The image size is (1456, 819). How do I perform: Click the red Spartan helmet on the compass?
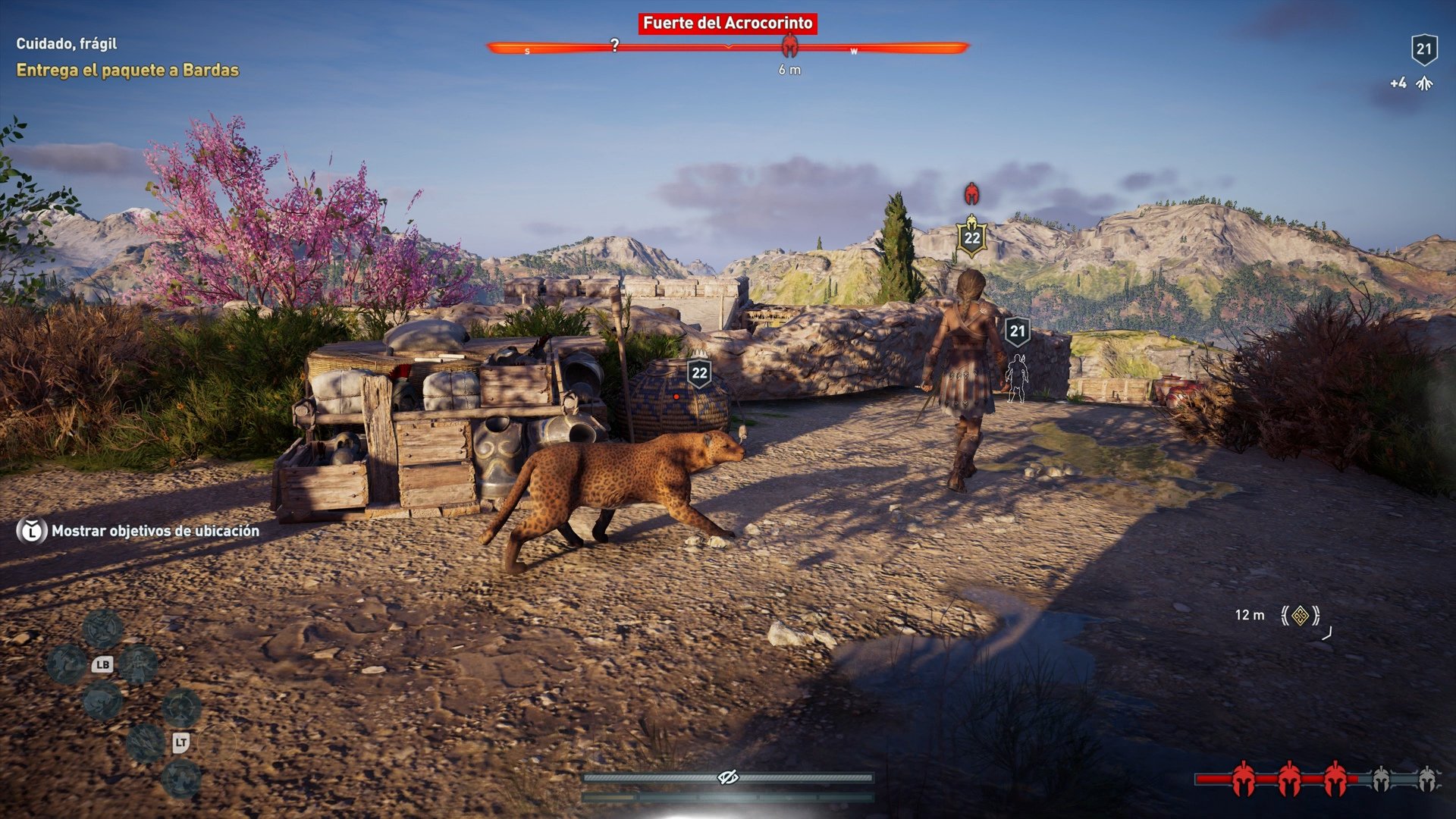pyautogui.click(x=792, y=46)
